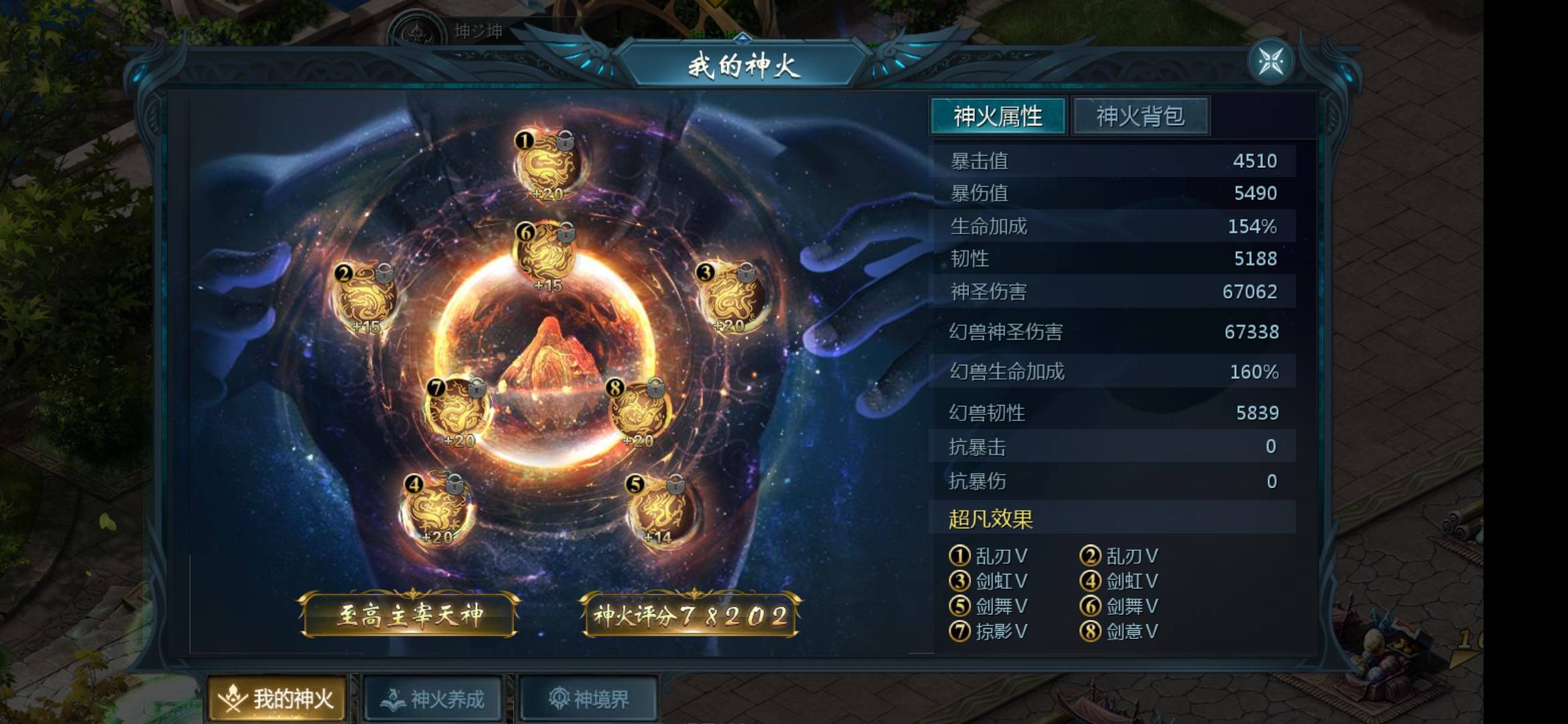Switch to the 神火背包 tab
This screenshot has width=1568, height=724.
(1141, 115)
